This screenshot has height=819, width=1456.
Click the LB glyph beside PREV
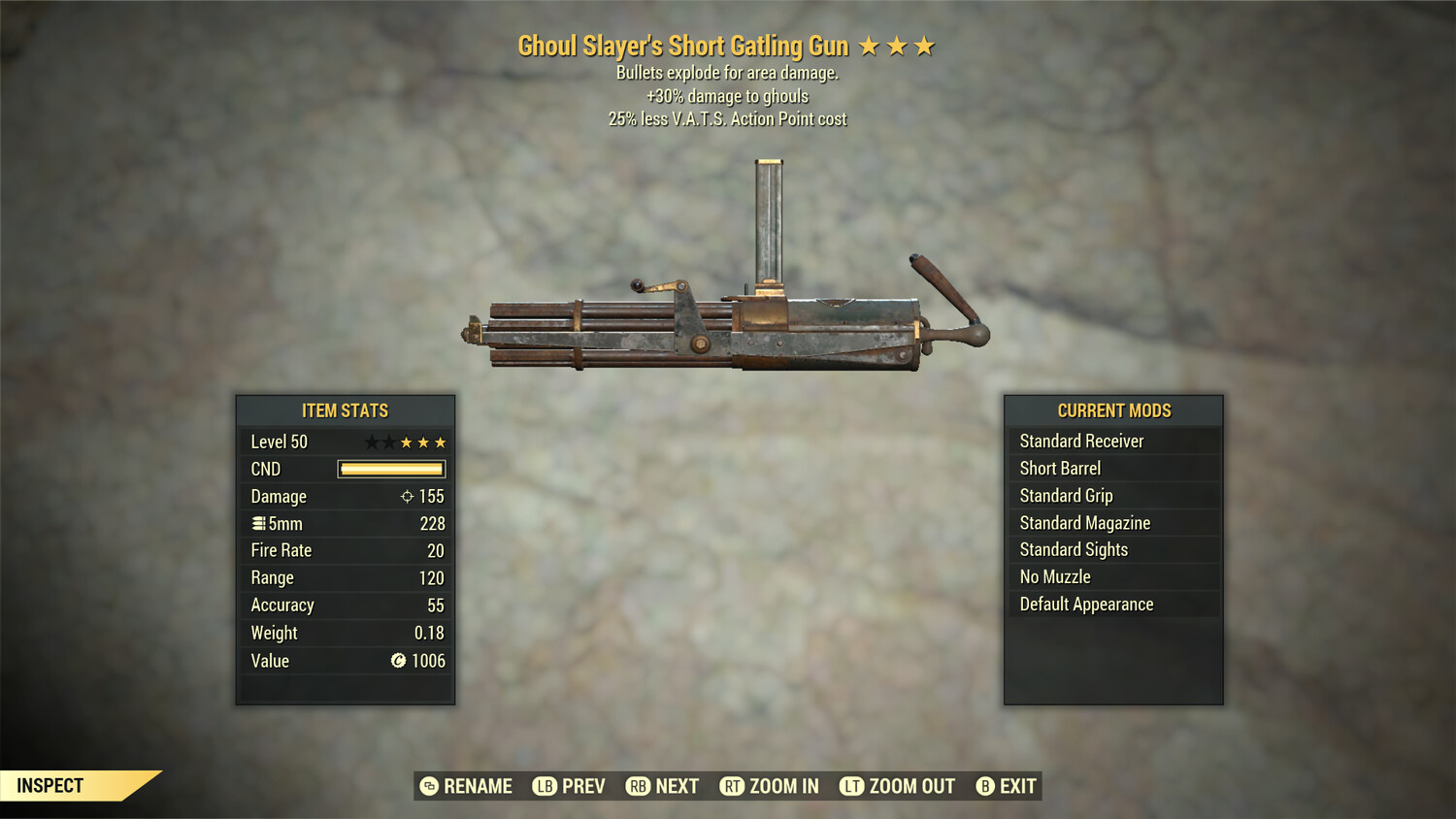tap(545, 786)
